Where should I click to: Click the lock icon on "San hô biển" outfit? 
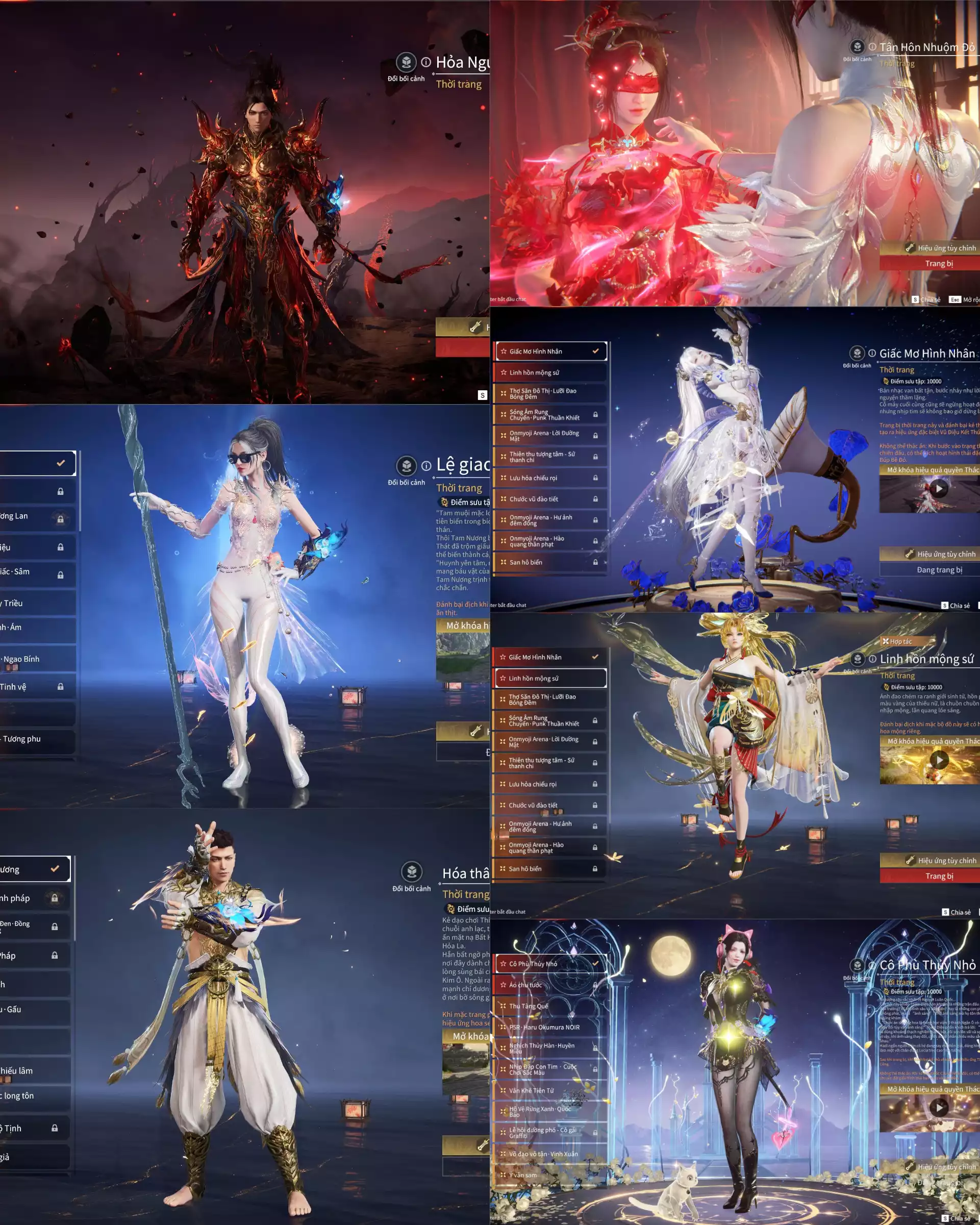click(x=596, y=562)
